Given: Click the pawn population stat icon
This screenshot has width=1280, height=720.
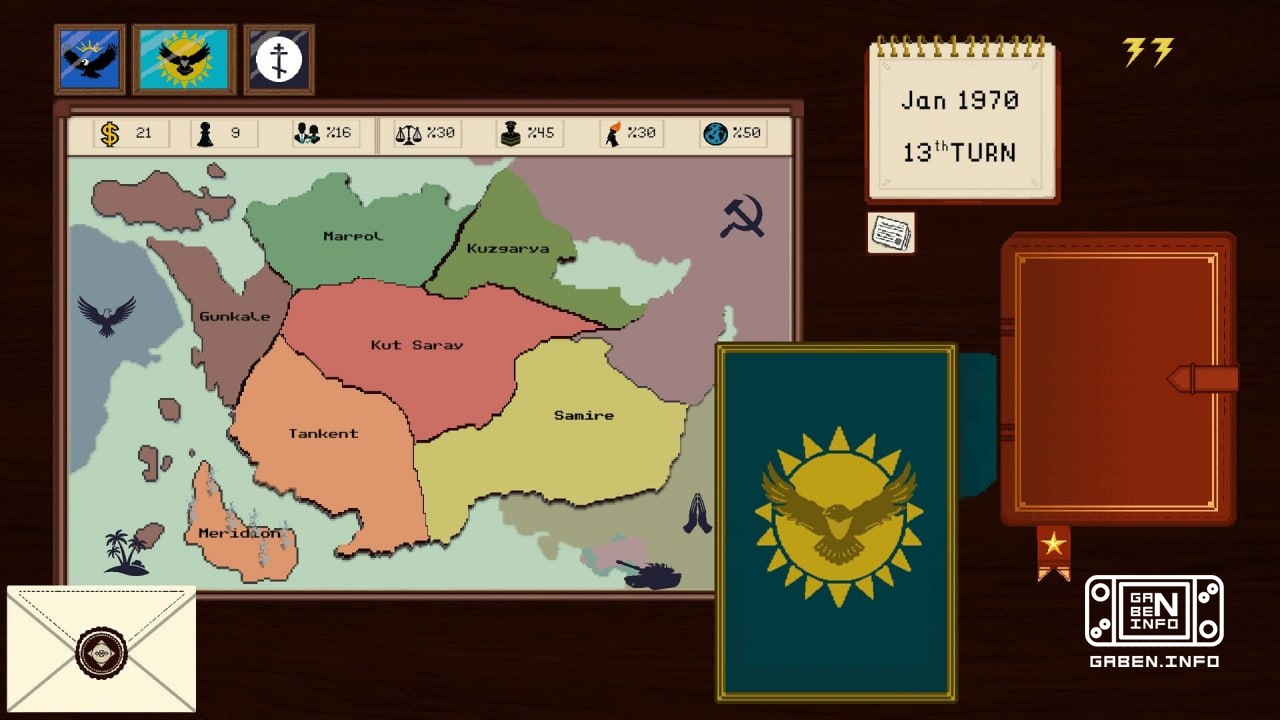Looking at the screenshot, I should [x=203, y=132].
